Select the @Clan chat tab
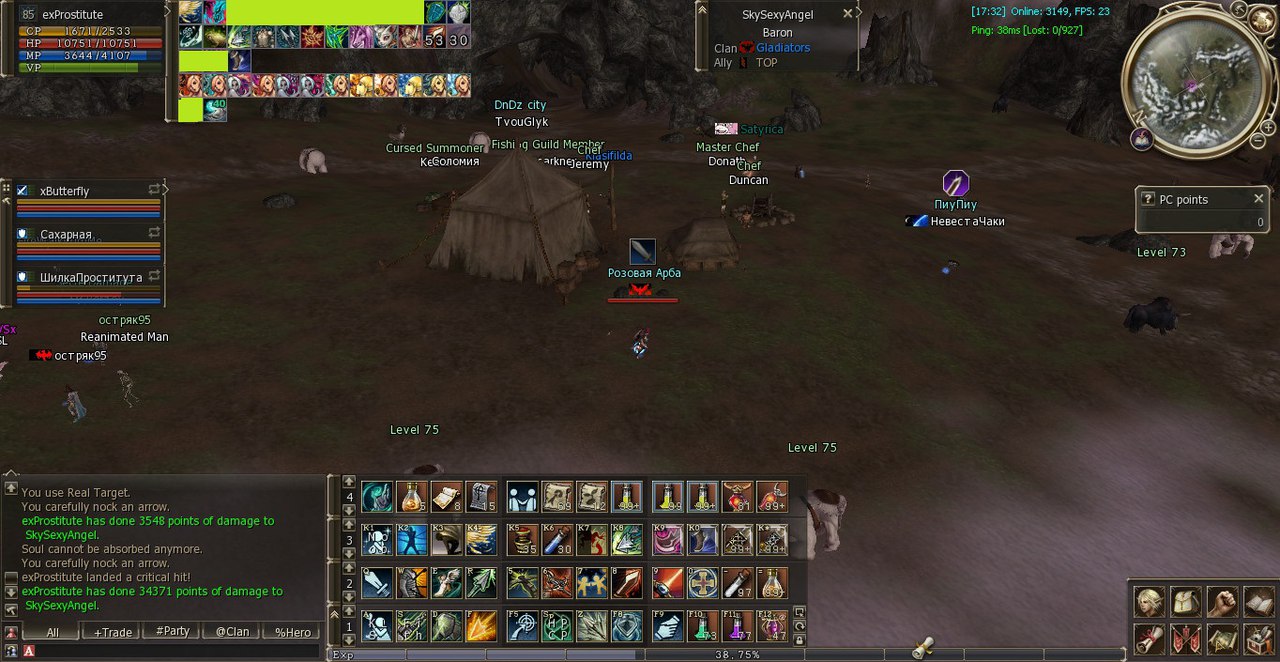1280x662 pixels. (x=233, y=632)
